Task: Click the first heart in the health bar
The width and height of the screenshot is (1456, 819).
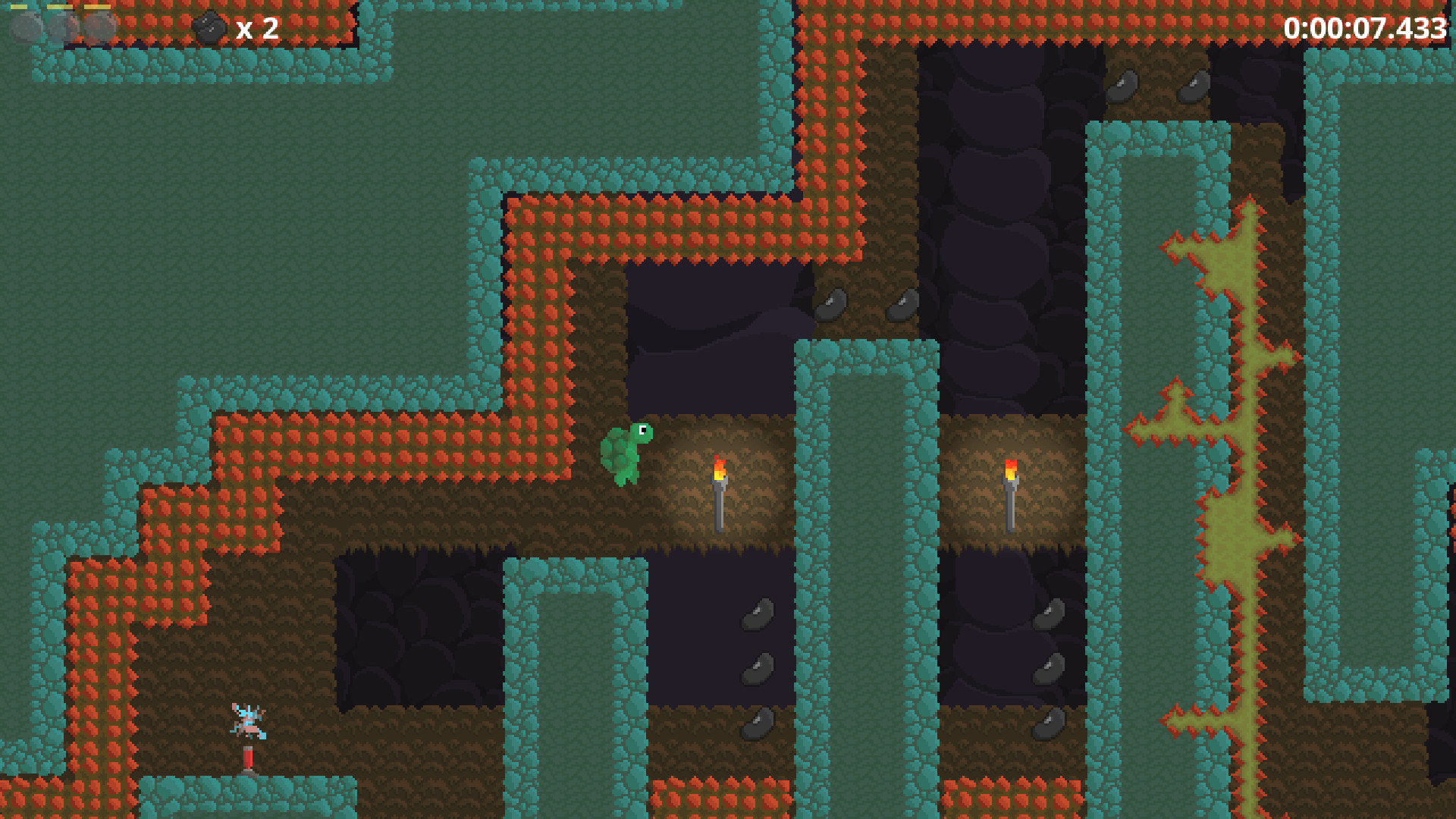Action: pyautogui.click(x=27, y=27)
